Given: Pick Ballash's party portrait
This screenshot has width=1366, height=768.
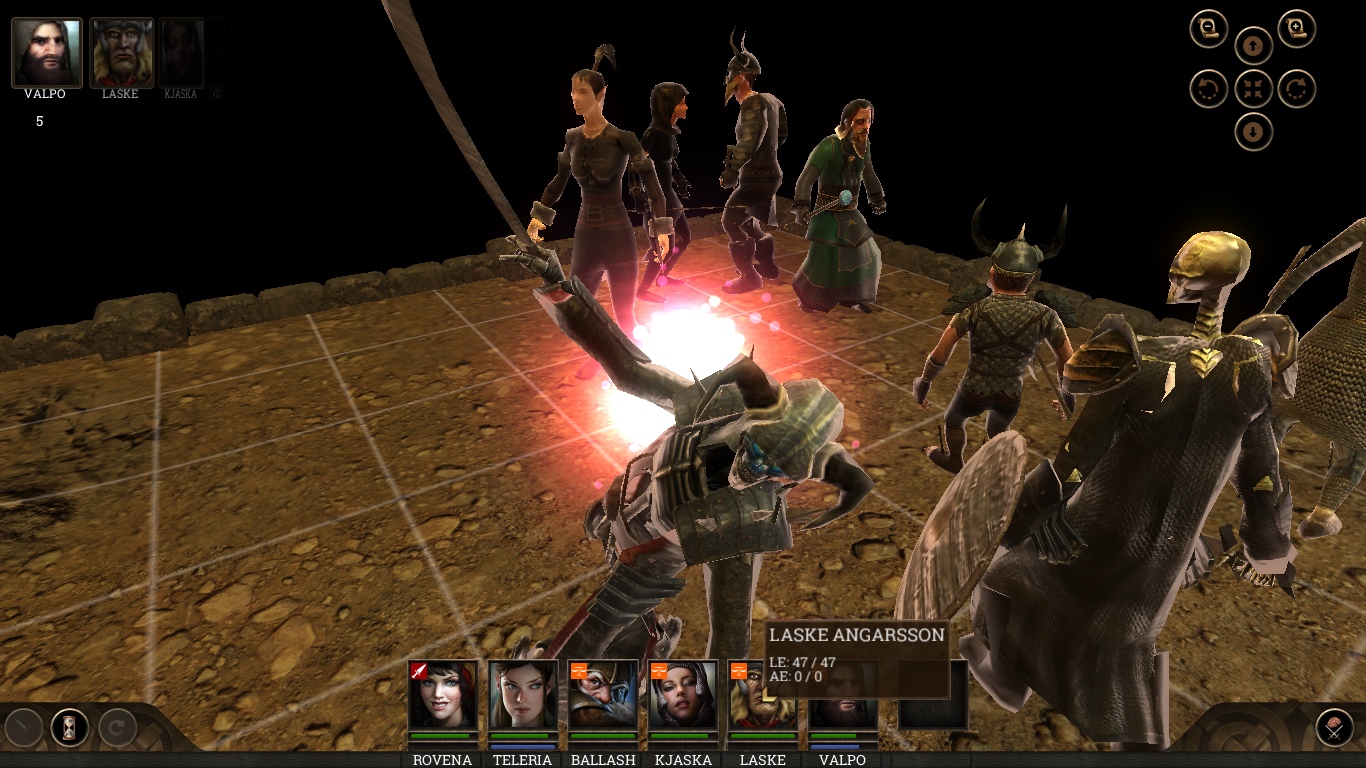Looking at the screenshot, I should click(603, 694).
